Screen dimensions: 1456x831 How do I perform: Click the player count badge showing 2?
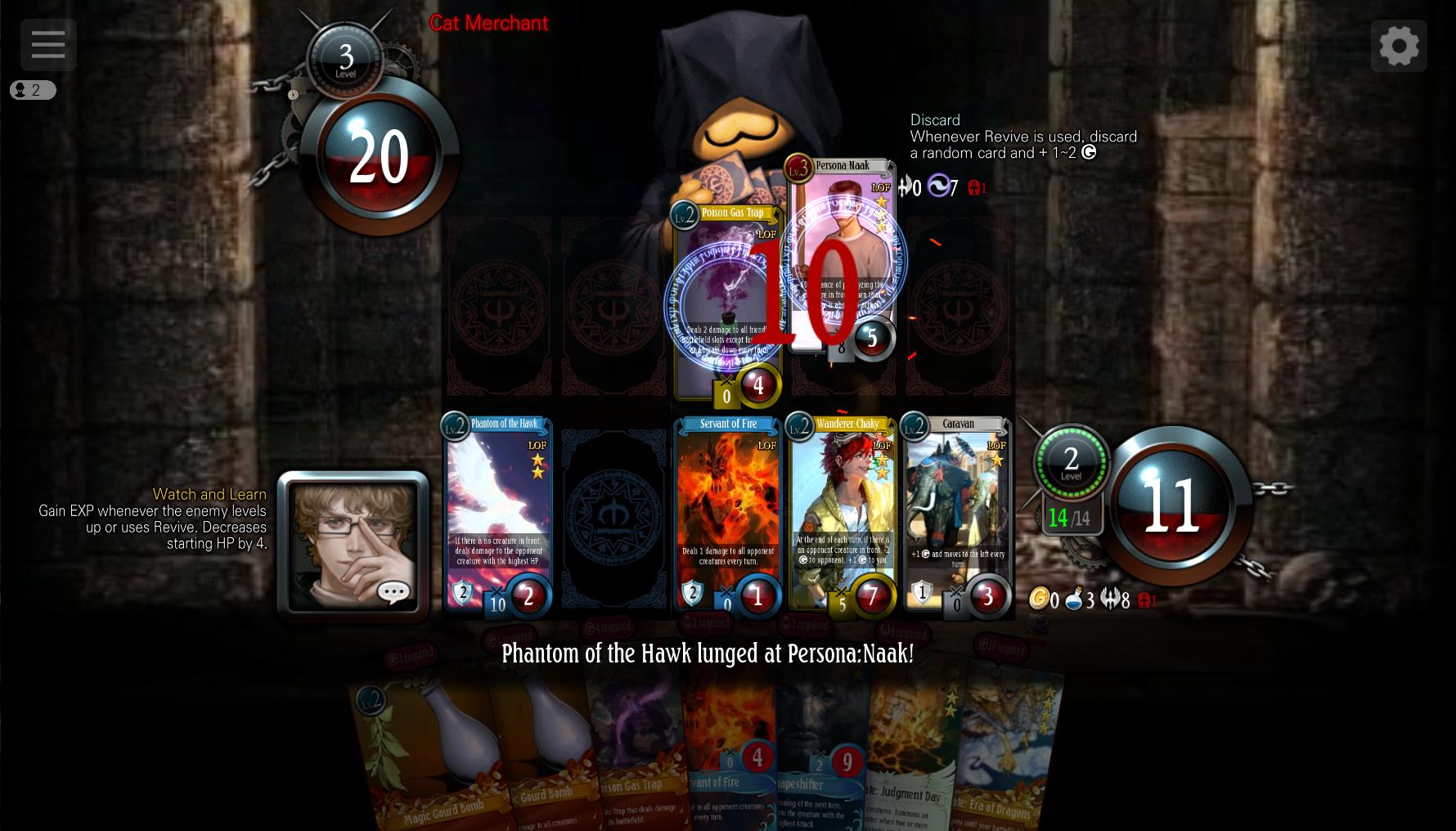tap(33, 90)
